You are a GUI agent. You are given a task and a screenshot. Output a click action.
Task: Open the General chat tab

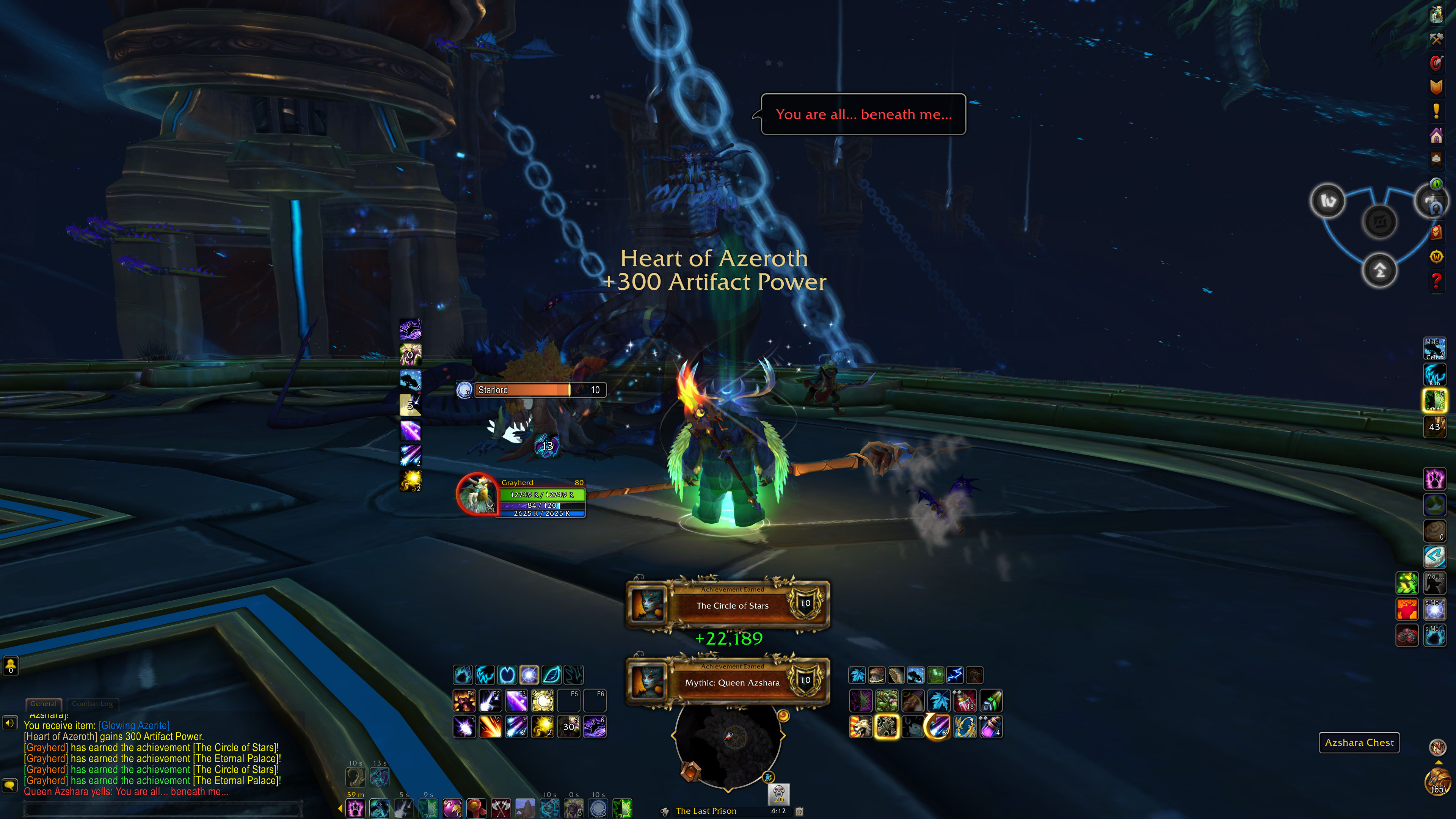pyautogui.click(x=44, y=704)
